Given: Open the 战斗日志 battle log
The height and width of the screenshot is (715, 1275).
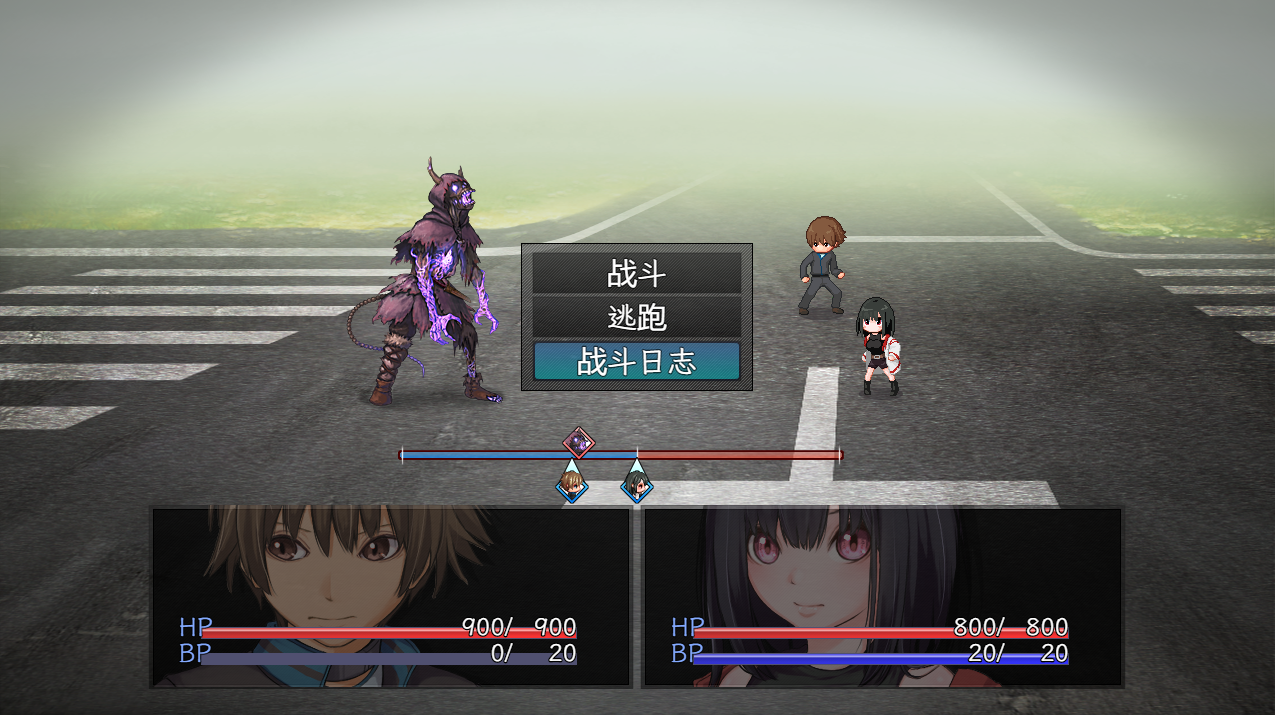Looking at the screenshot, I should [636, 361].
